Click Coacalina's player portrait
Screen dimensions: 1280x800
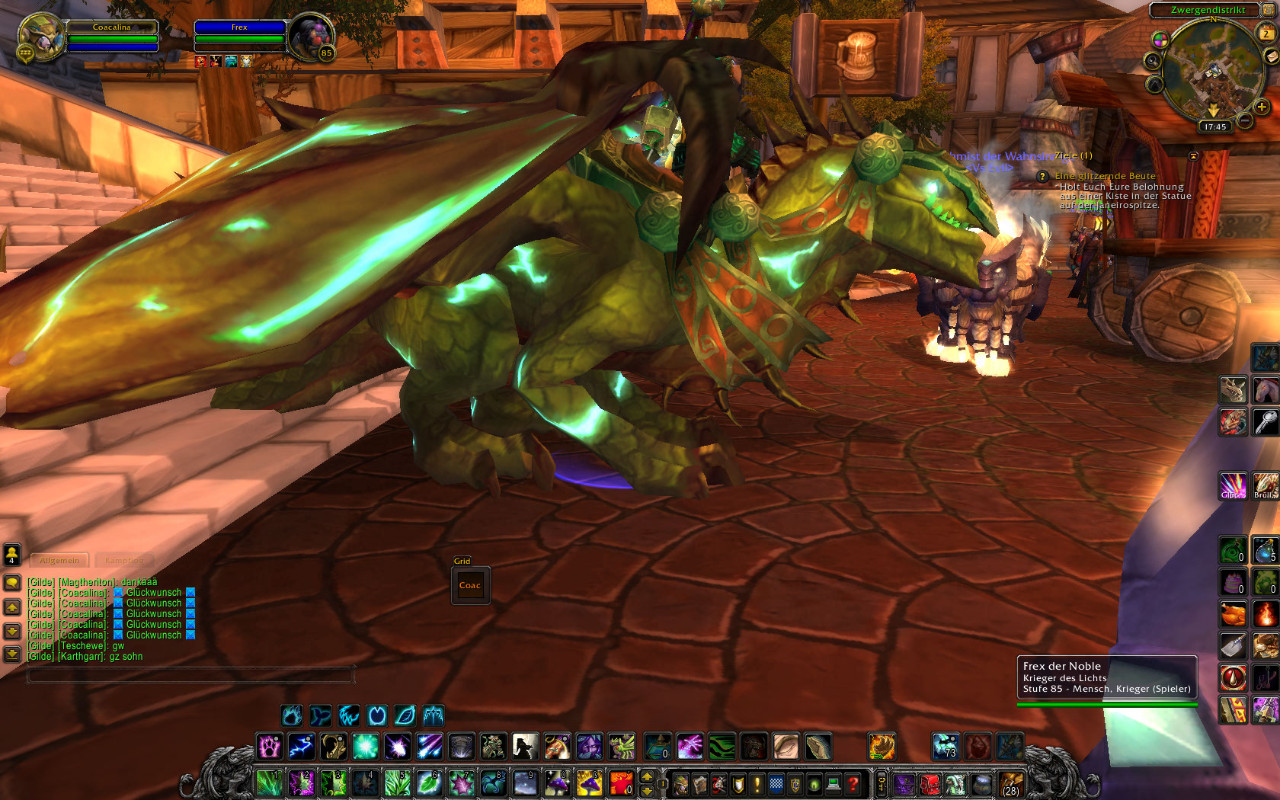coord(41,37)
